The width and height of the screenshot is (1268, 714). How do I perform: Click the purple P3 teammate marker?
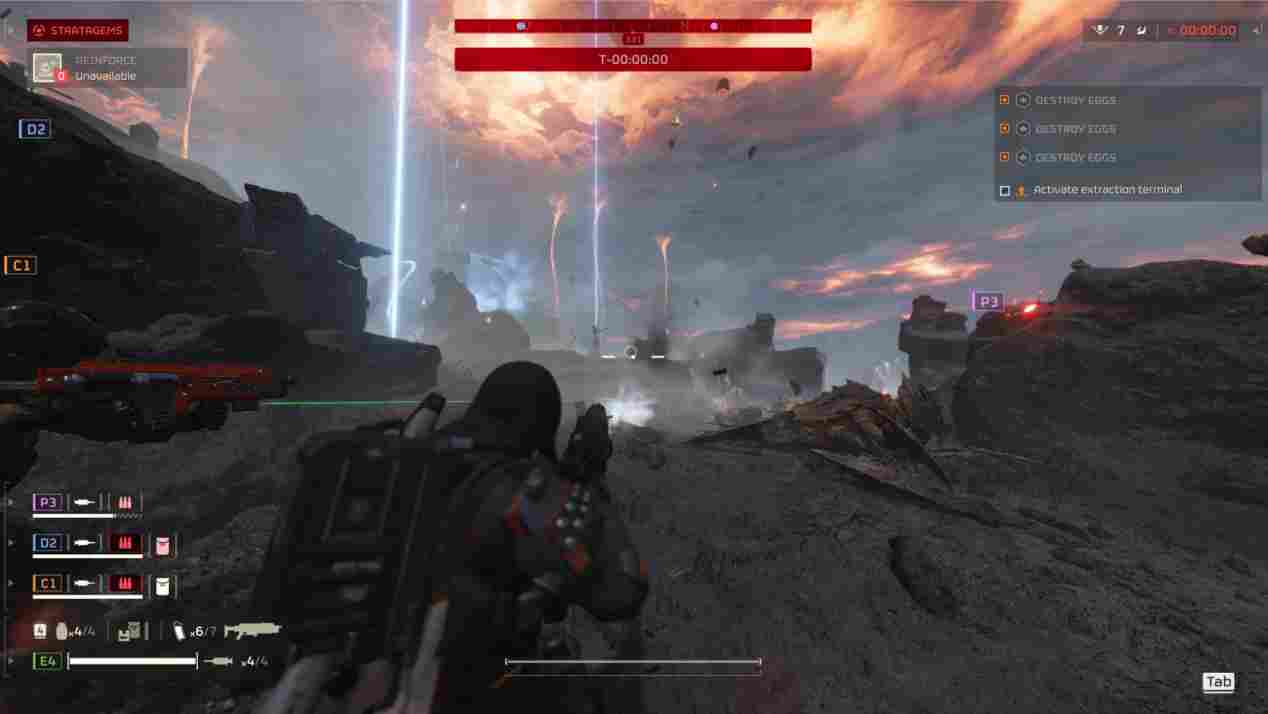point(988,301)
